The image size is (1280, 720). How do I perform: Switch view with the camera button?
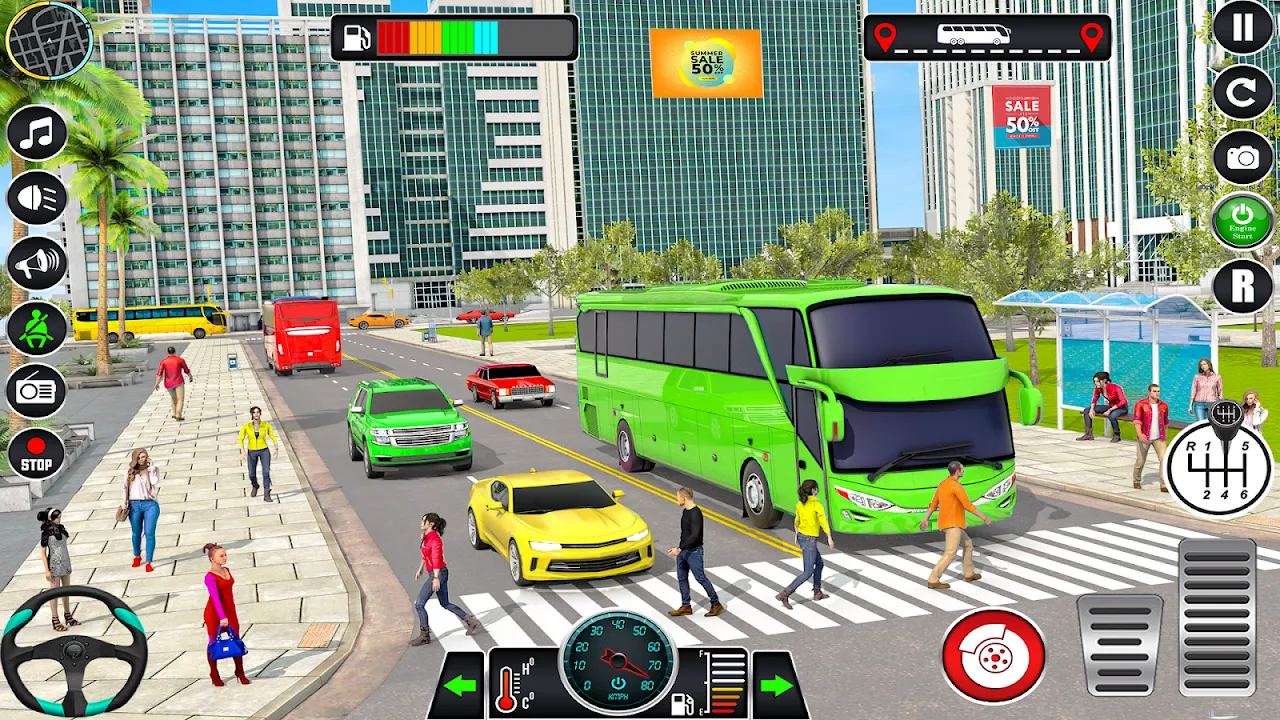pos(1242,157)
